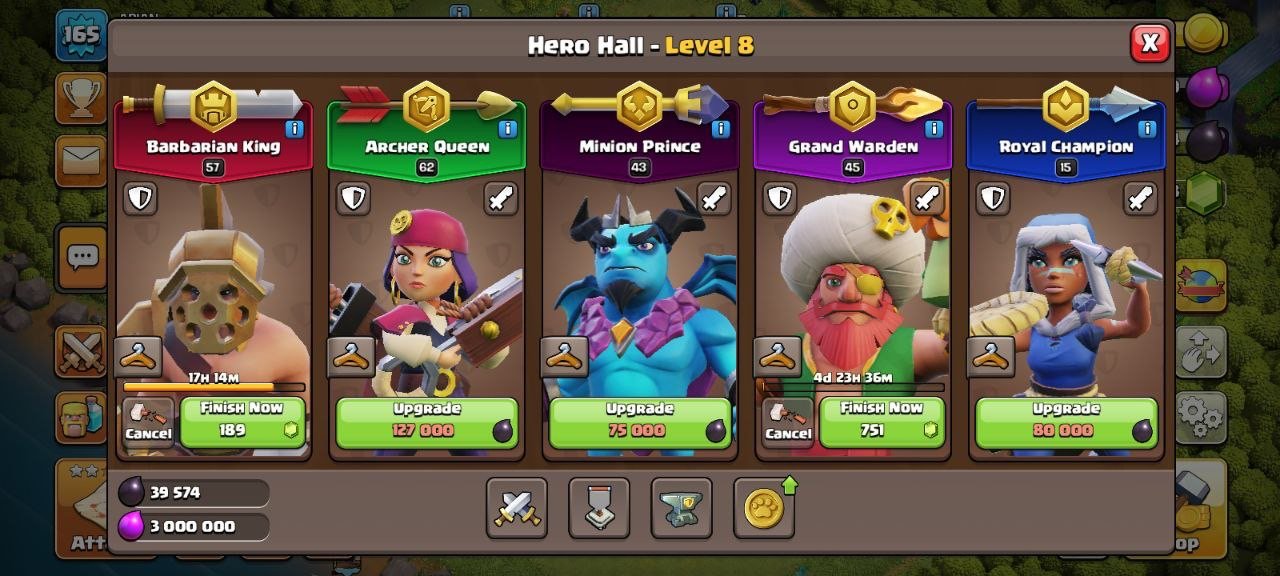1280x576 pixels.
Task: Finish Barbarian King upgrade for 189 gems
Action: coord(241,422)
